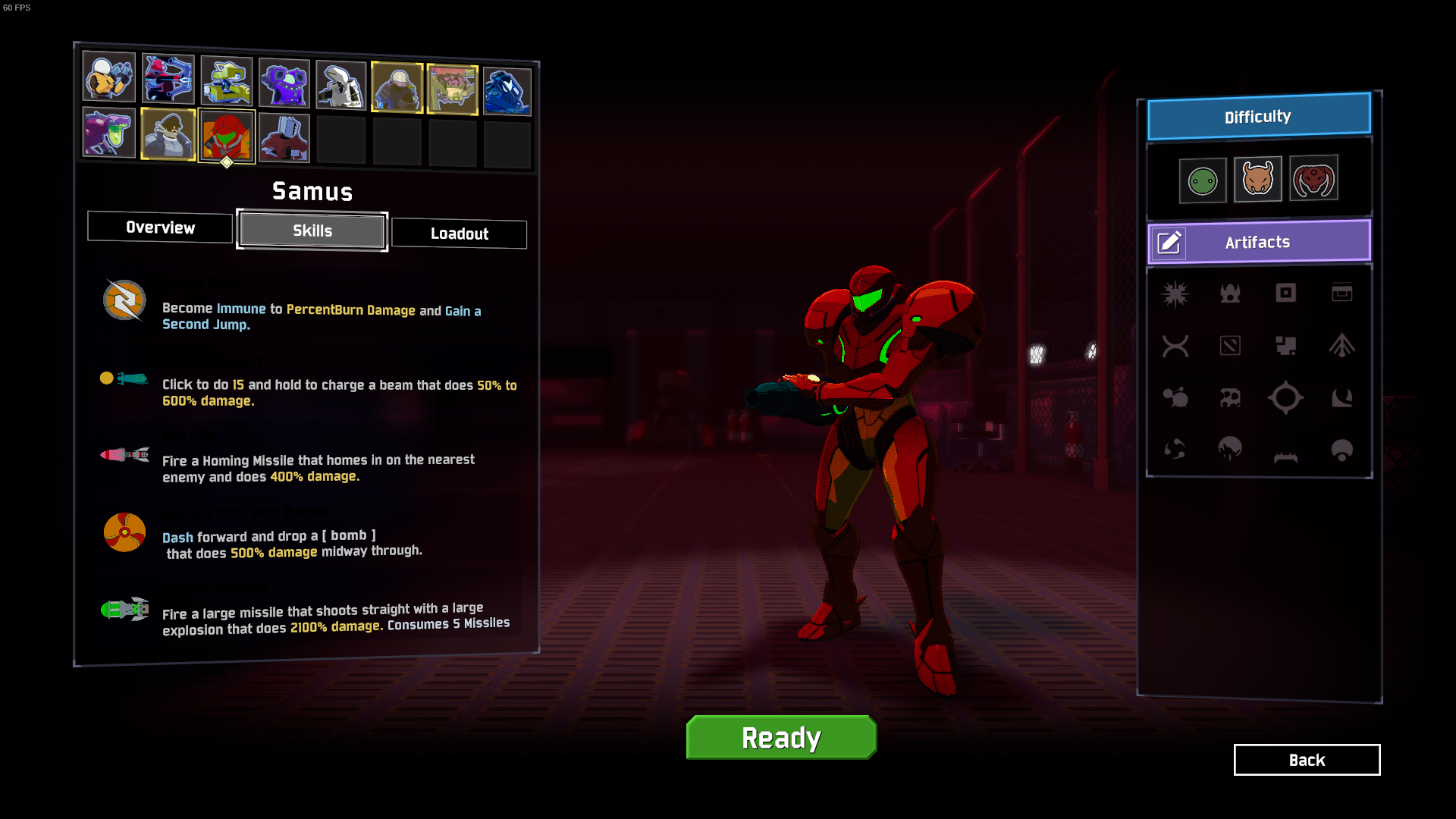The width and height of the screenshot is (1456, 819).
Task: Open the Loadout tab
Action: (x=459, y=234)
